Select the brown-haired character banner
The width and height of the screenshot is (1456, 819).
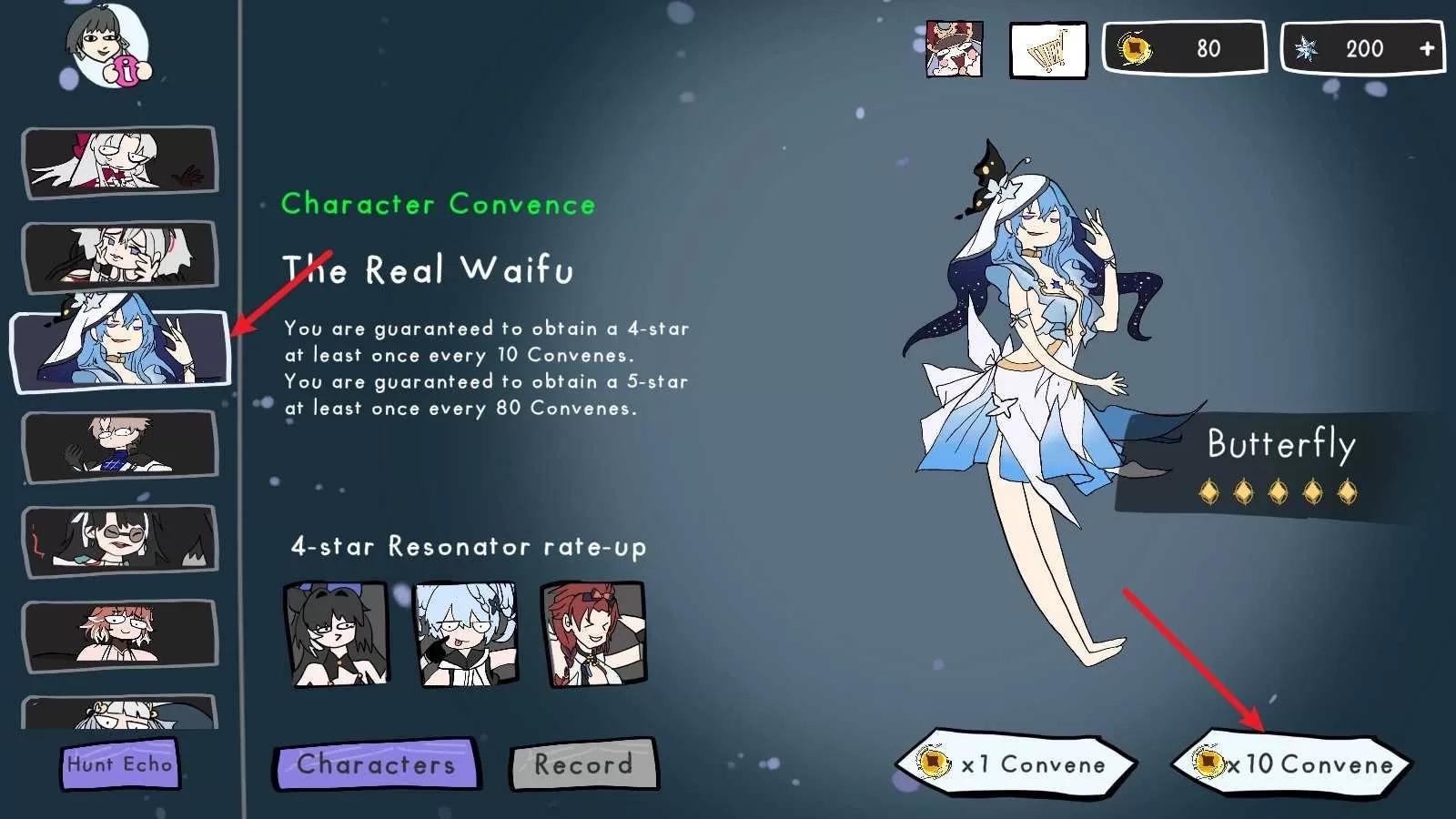point(120,446)
